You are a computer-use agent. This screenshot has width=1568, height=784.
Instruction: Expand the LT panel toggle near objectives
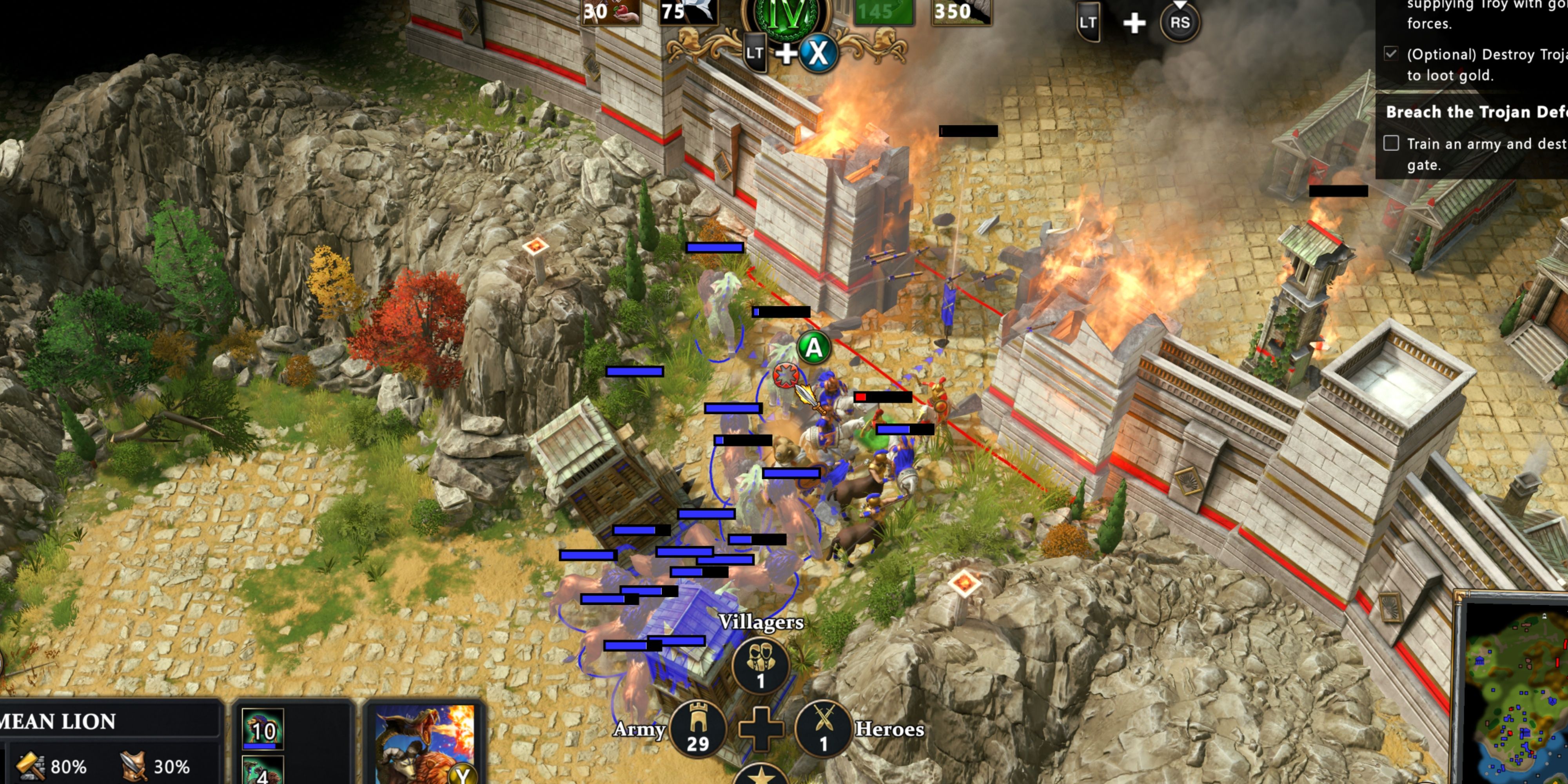click(1088, 21)
